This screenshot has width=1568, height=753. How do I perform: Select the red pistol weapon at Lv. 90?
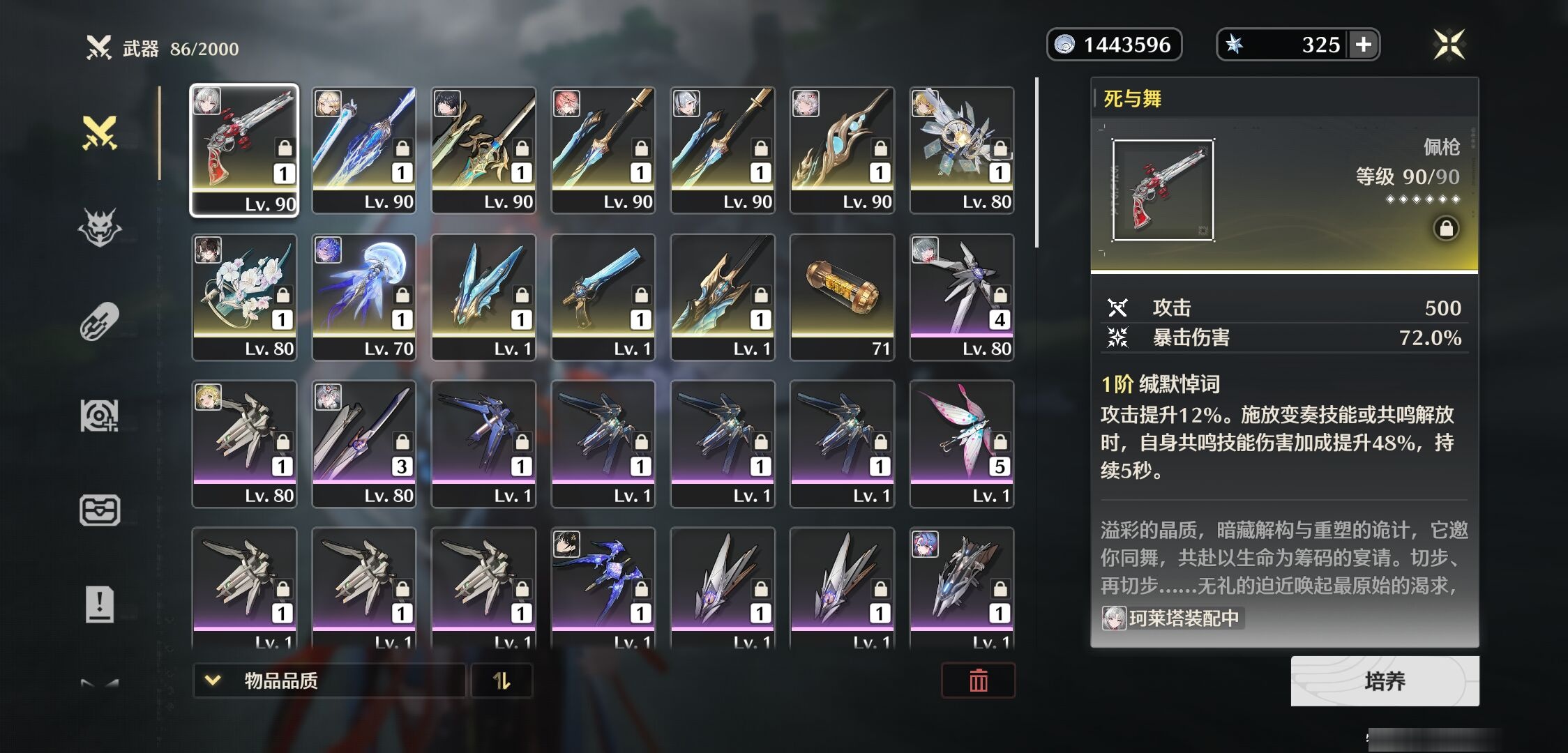(x=244, y=150)
